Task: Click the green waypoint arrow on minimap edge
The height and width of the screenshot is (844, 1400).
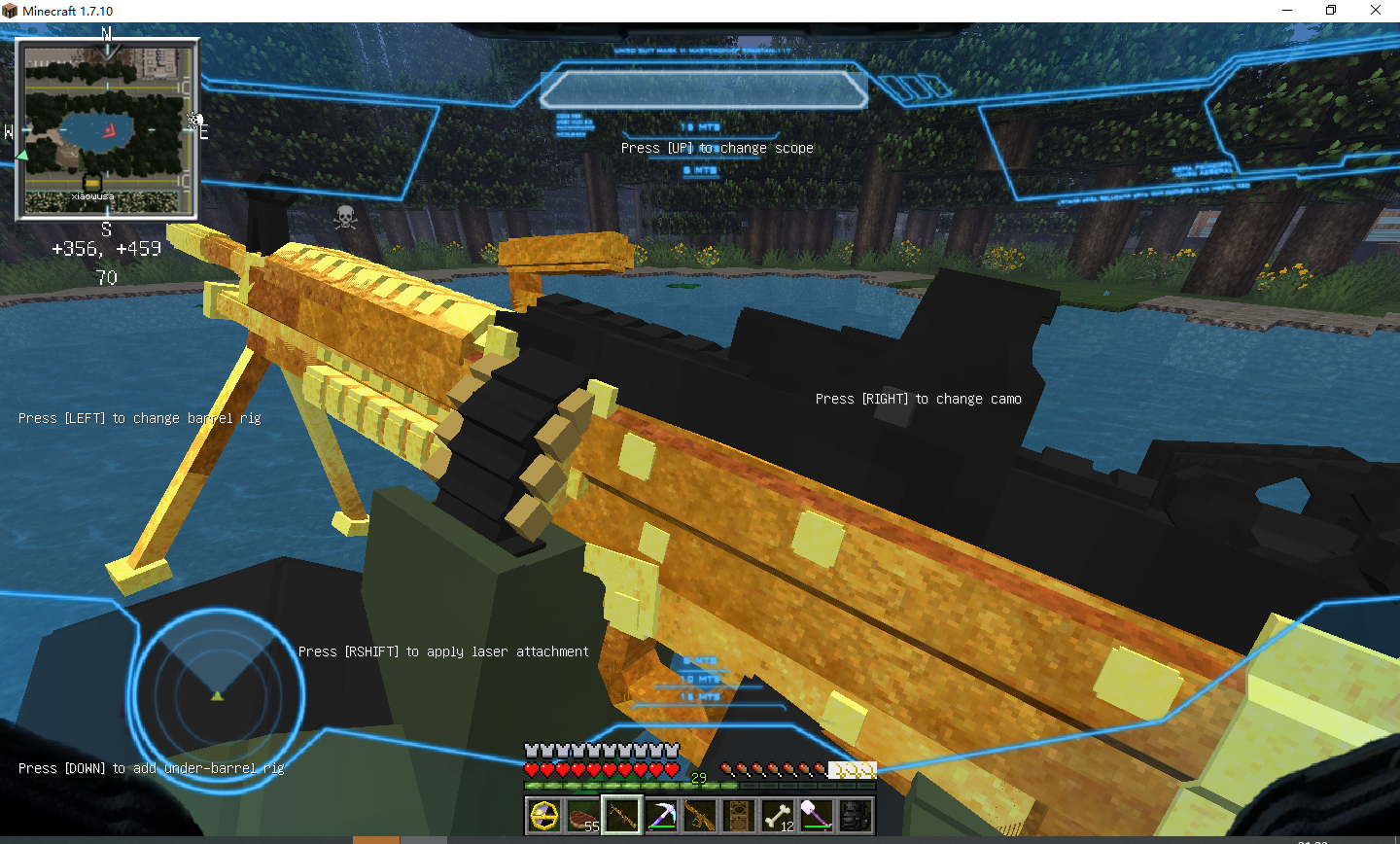Action: (22, 155)
